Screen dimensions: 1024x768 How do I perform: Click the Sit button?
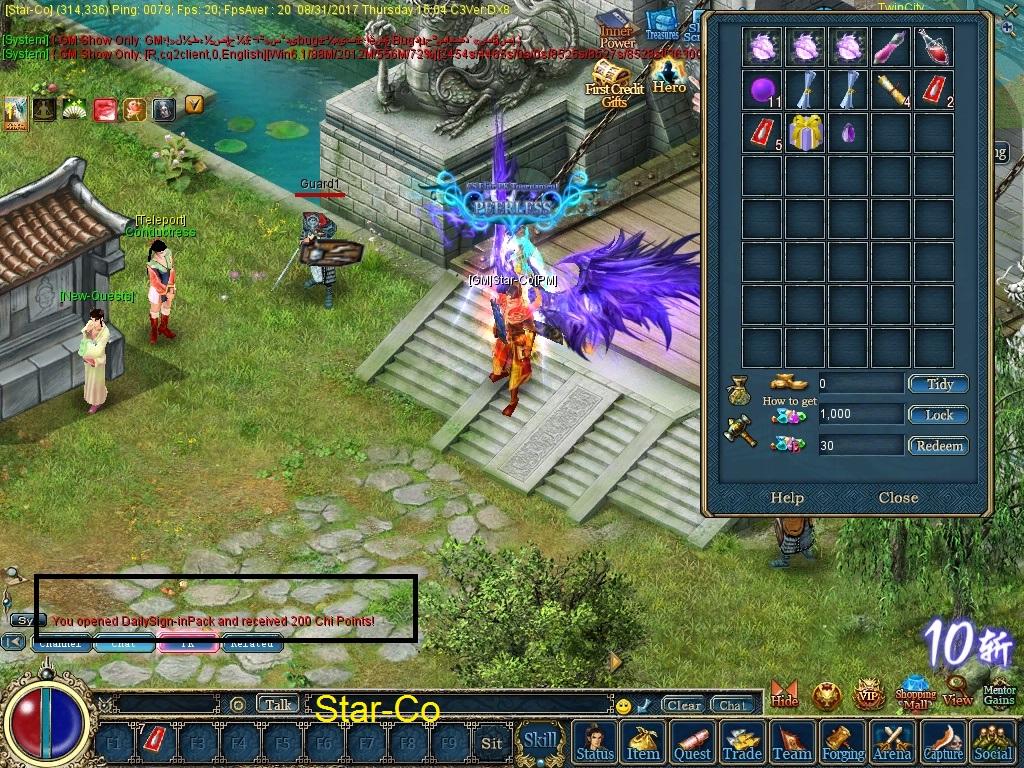(x=491, y=743)
